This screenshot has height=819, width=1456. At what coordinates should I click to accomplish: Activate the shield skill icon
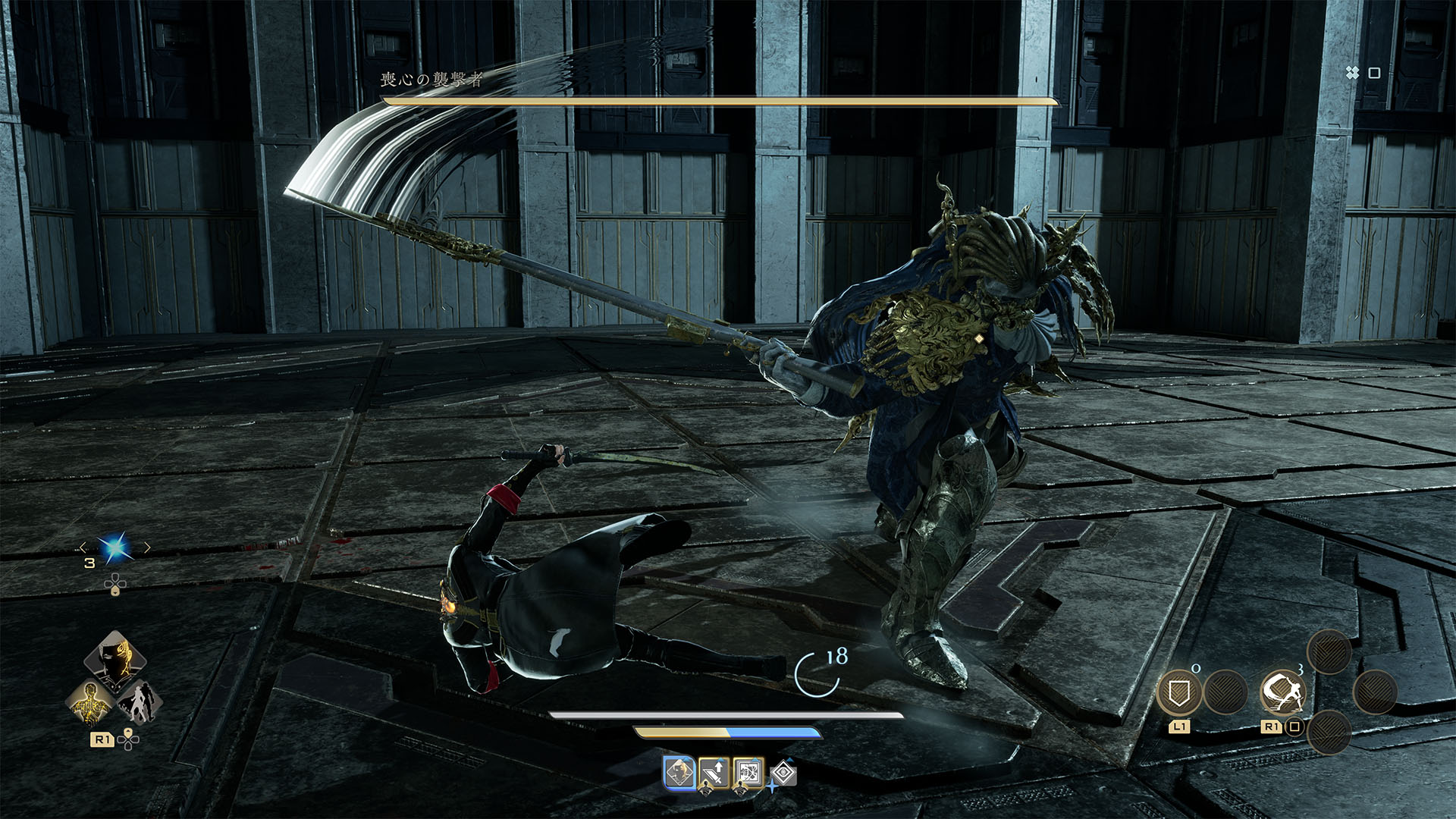pos(1179,692)
